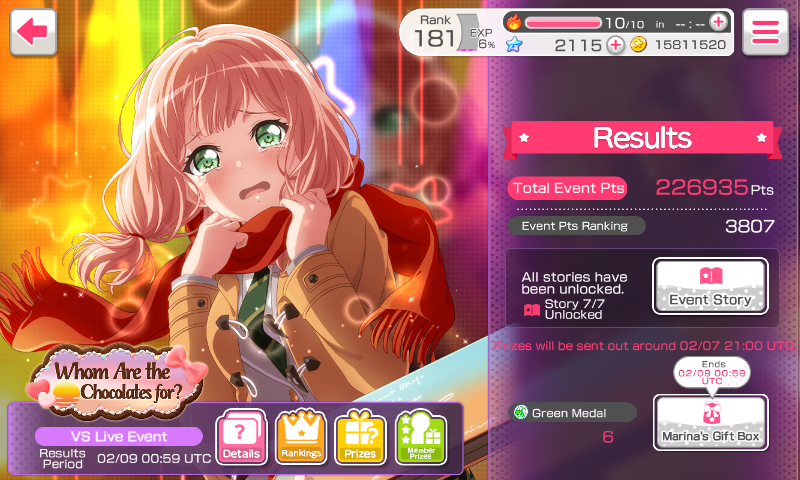800x480 pixels.
Task: Open the Event Story
Action: coord(710,286)
